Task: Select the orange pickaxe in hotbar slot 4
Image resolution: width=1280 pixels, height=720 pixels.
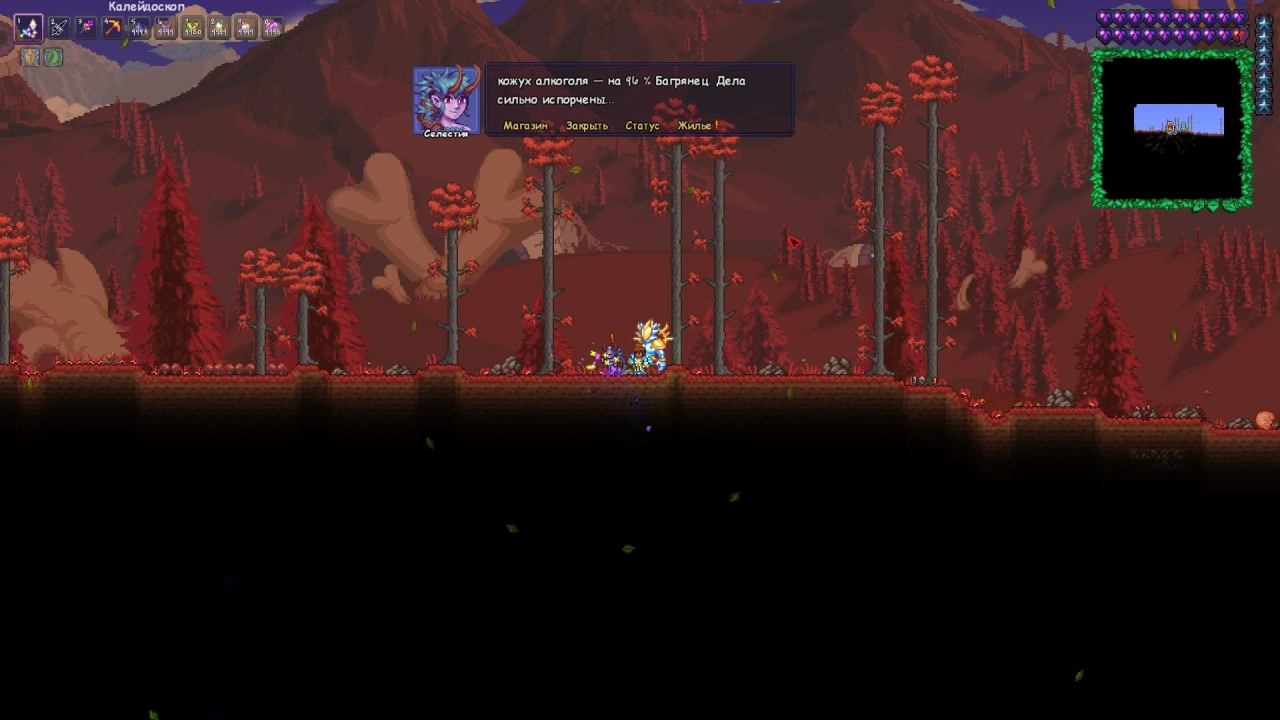Action: point(113,28)
